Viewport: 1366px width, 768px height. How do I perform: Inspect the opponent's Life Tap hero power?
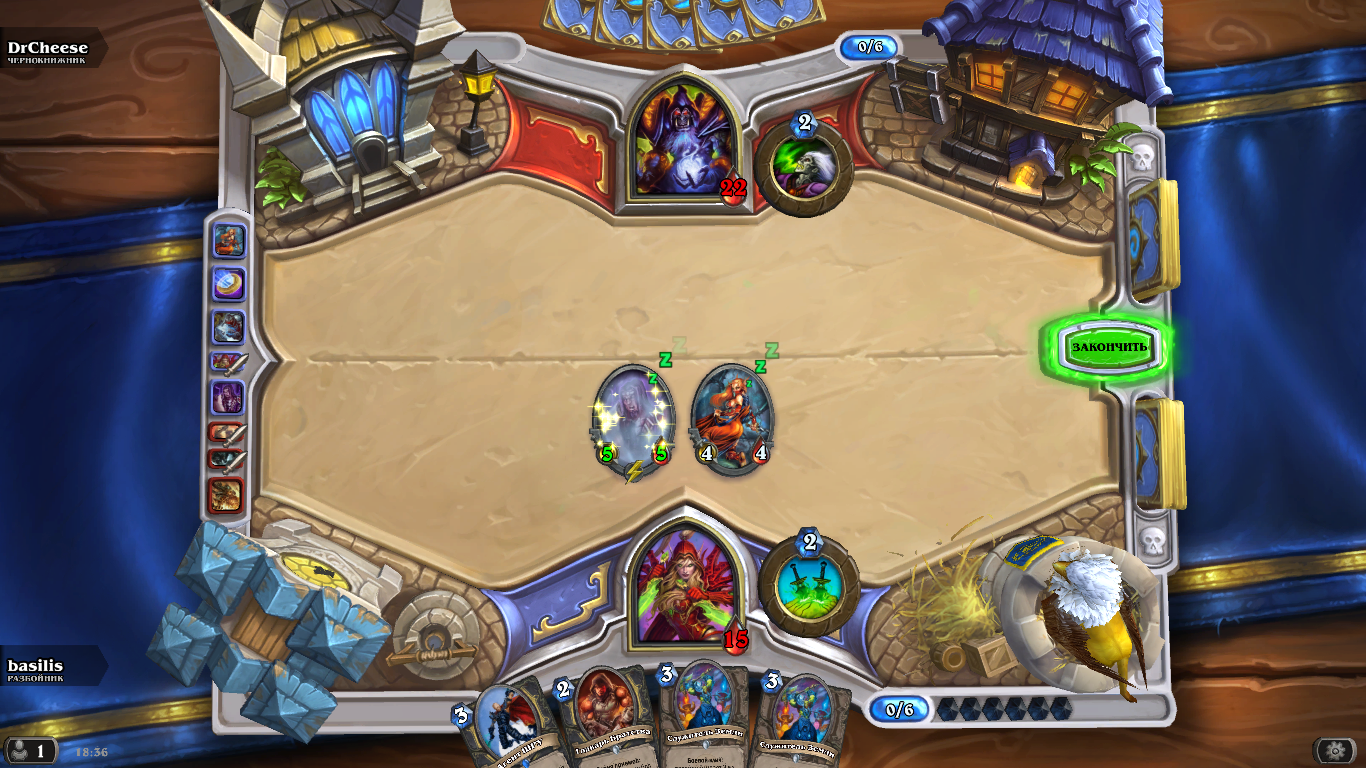tap(803, 166)
